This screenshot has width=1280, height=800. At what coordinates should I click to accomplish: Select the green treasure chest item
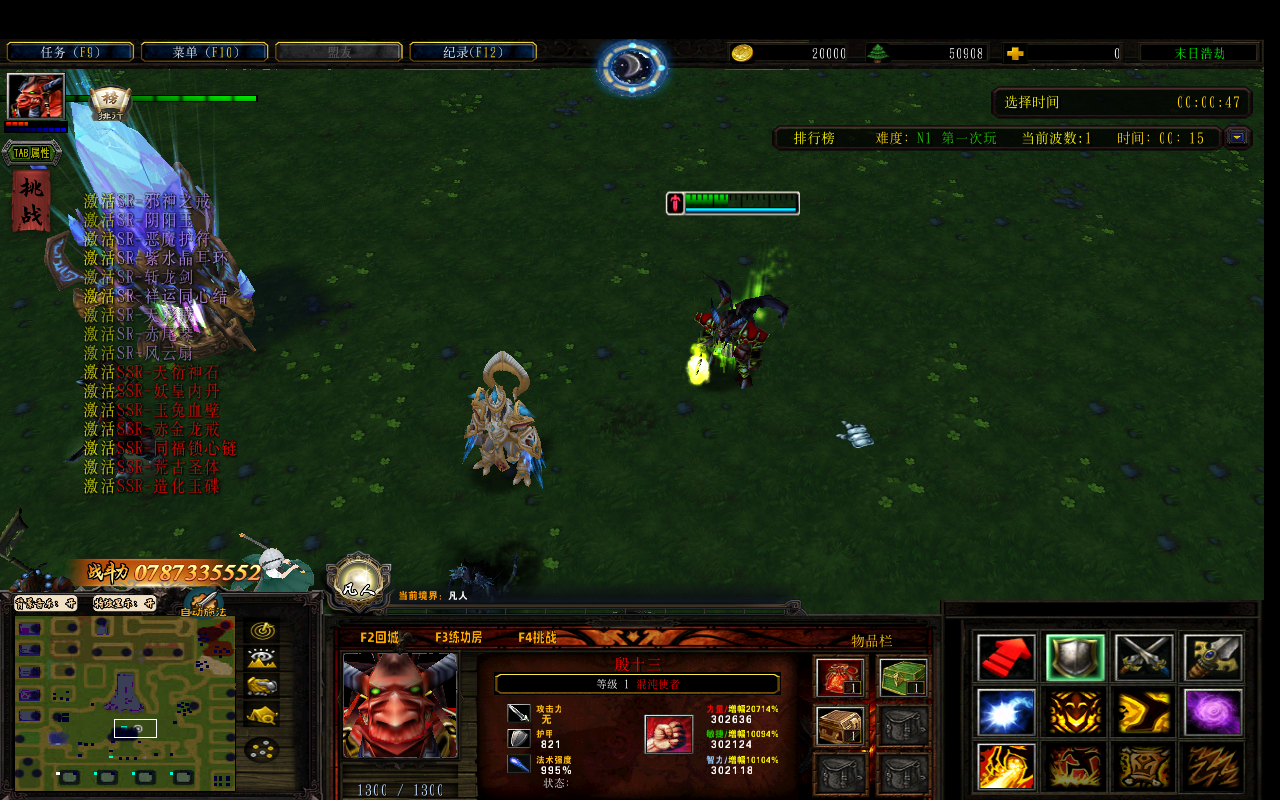tap(903, 678)
